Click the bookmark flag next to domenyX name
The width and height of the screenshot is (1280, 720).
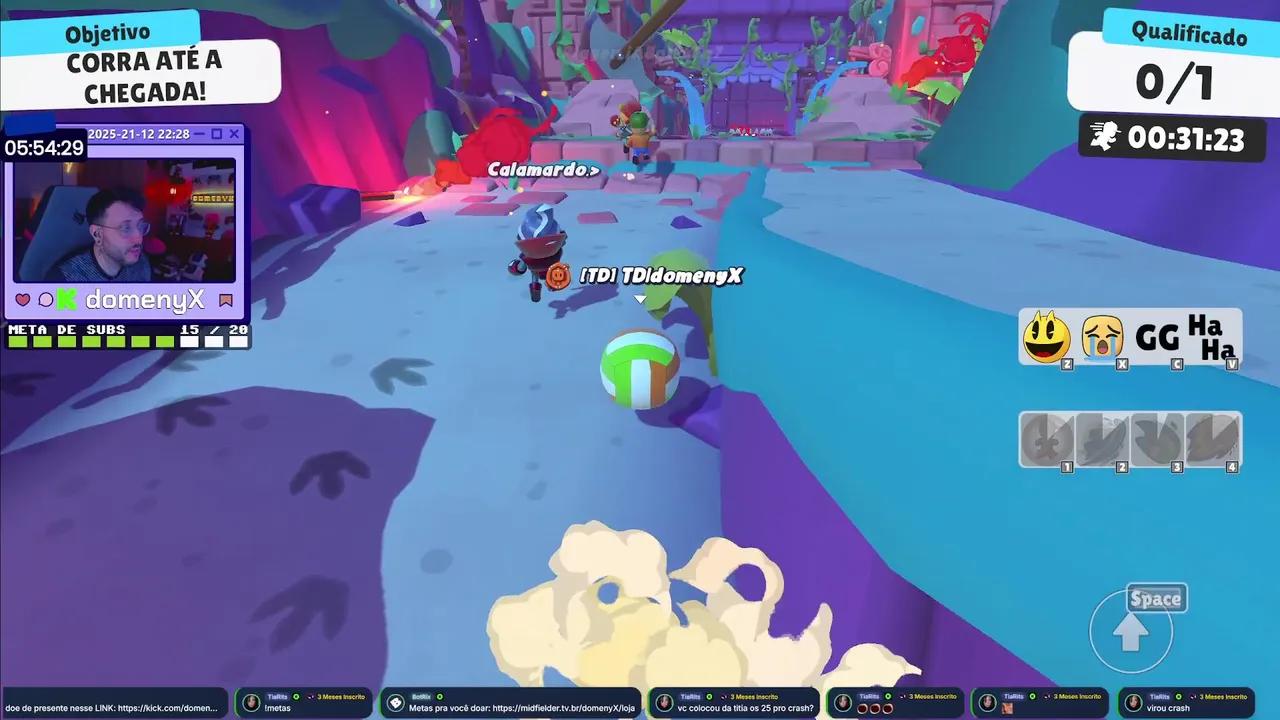tap(226, 299)
